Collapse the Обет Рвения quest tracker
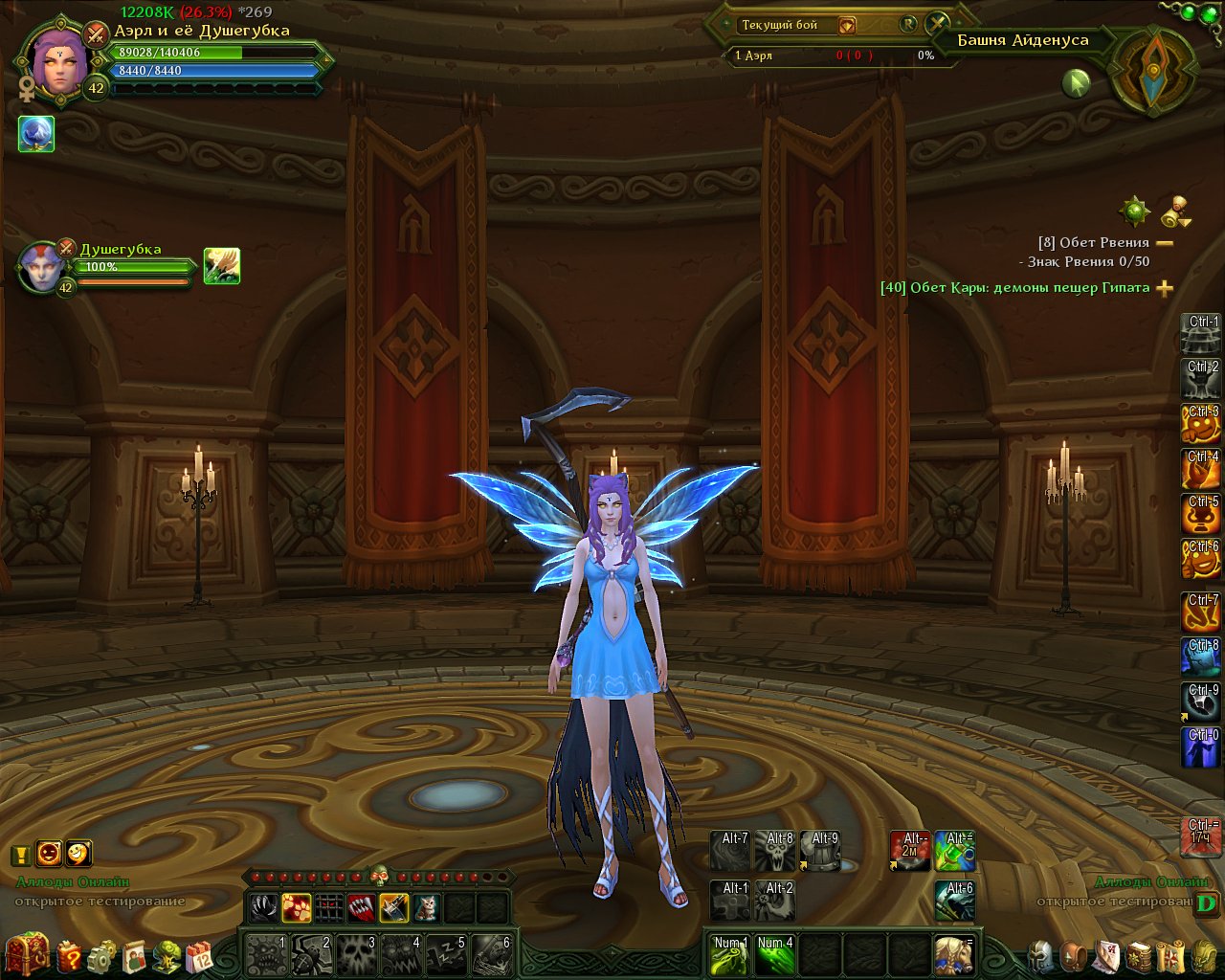1225x980 pixels. [1165, 243]
